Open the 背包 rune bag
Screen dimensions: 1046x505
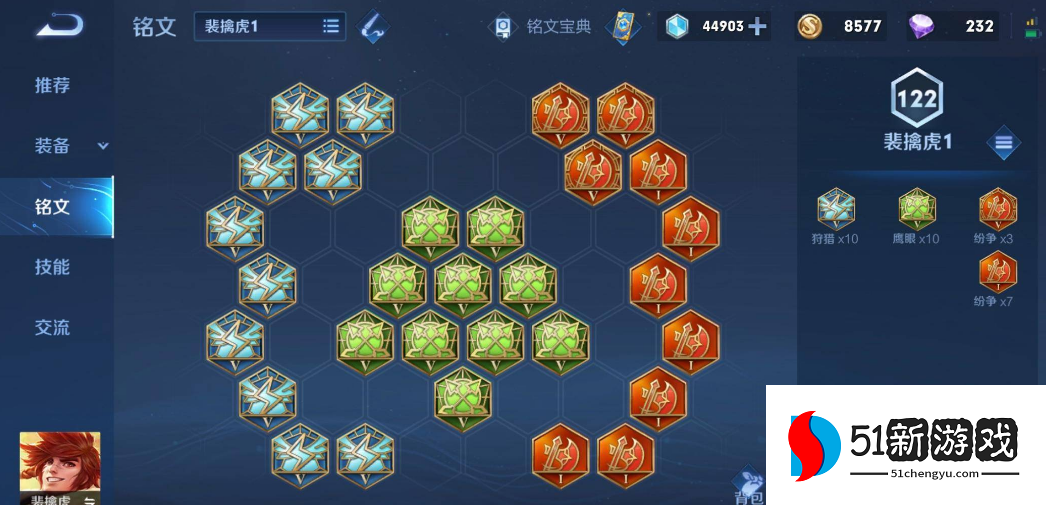[748, 488]
